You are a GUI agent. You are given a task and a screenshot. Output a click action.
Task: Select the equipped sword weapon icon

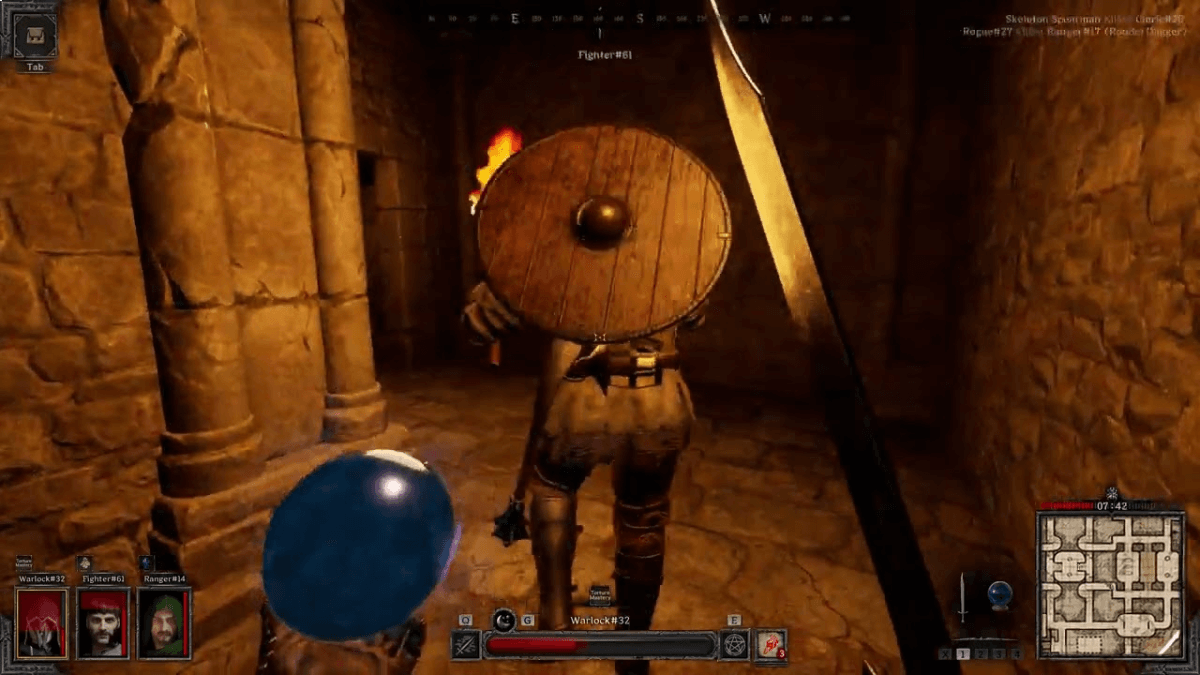pyautogui.click(x=962, y=598)
